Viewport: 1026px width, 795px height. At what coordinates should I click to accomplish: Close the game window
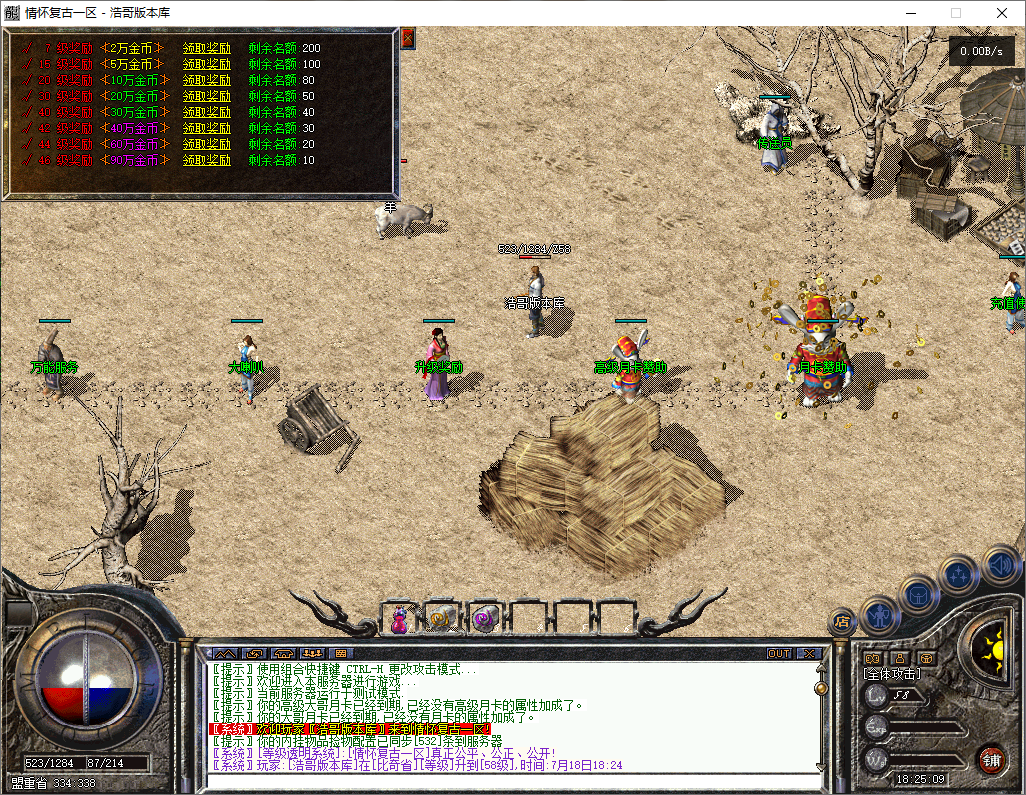(1001, 13)
